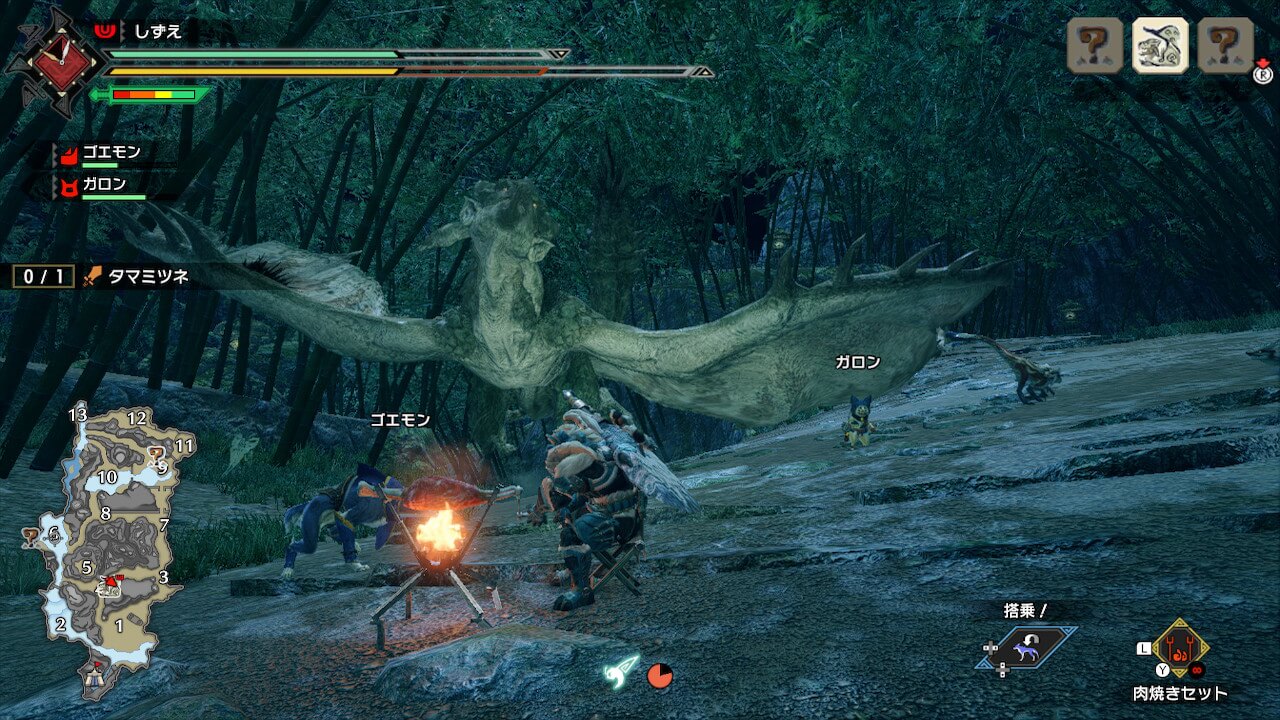Screen dimensions: 1280x720
Task: Click the wirebug icon
Action: [621, 672]
